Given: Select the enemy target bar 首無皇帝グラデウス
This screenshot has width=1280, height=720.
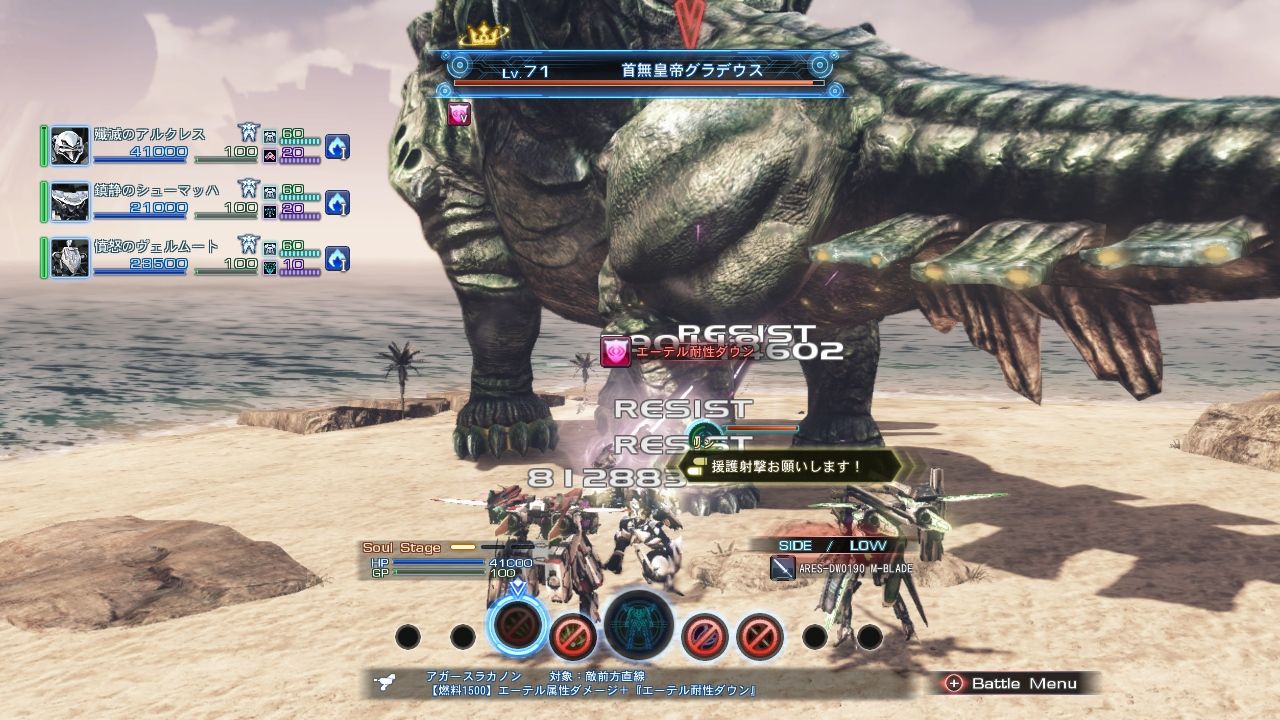Looking at the screenshot, I should coord(640,72).
